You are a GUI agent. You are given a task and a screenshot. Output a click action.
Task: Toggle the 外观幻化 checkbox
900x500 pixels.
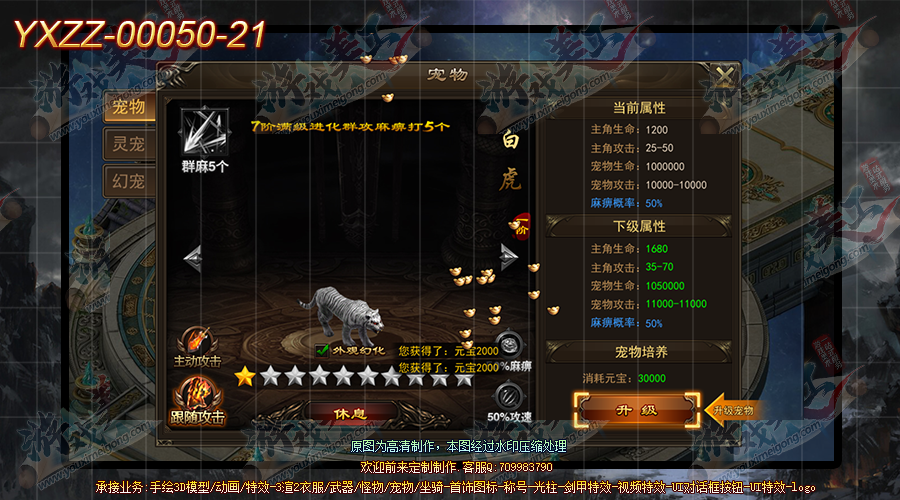point(322,351)
